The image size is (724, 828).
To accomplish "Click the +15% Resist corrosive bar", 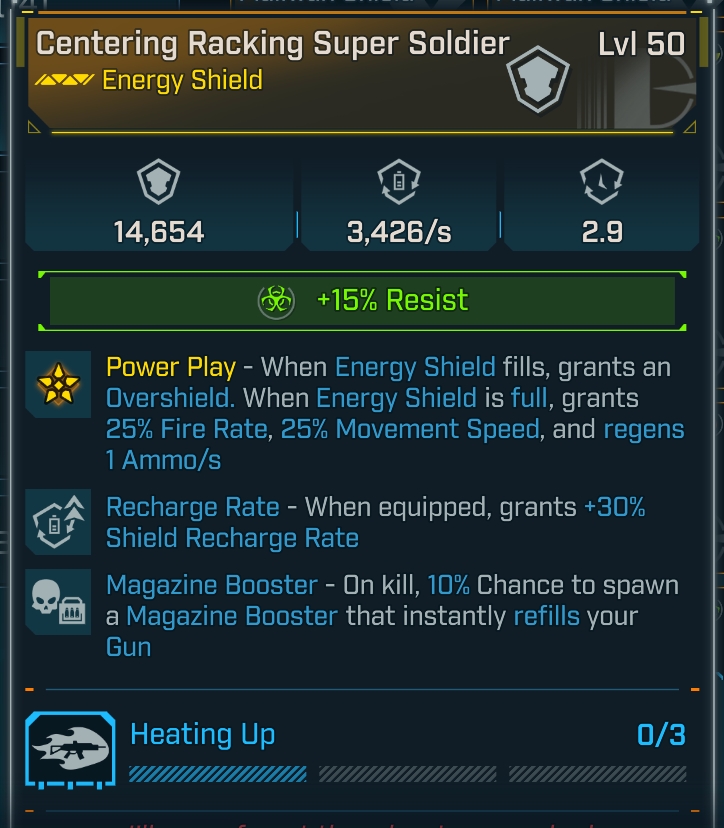I will coord(362,300).
